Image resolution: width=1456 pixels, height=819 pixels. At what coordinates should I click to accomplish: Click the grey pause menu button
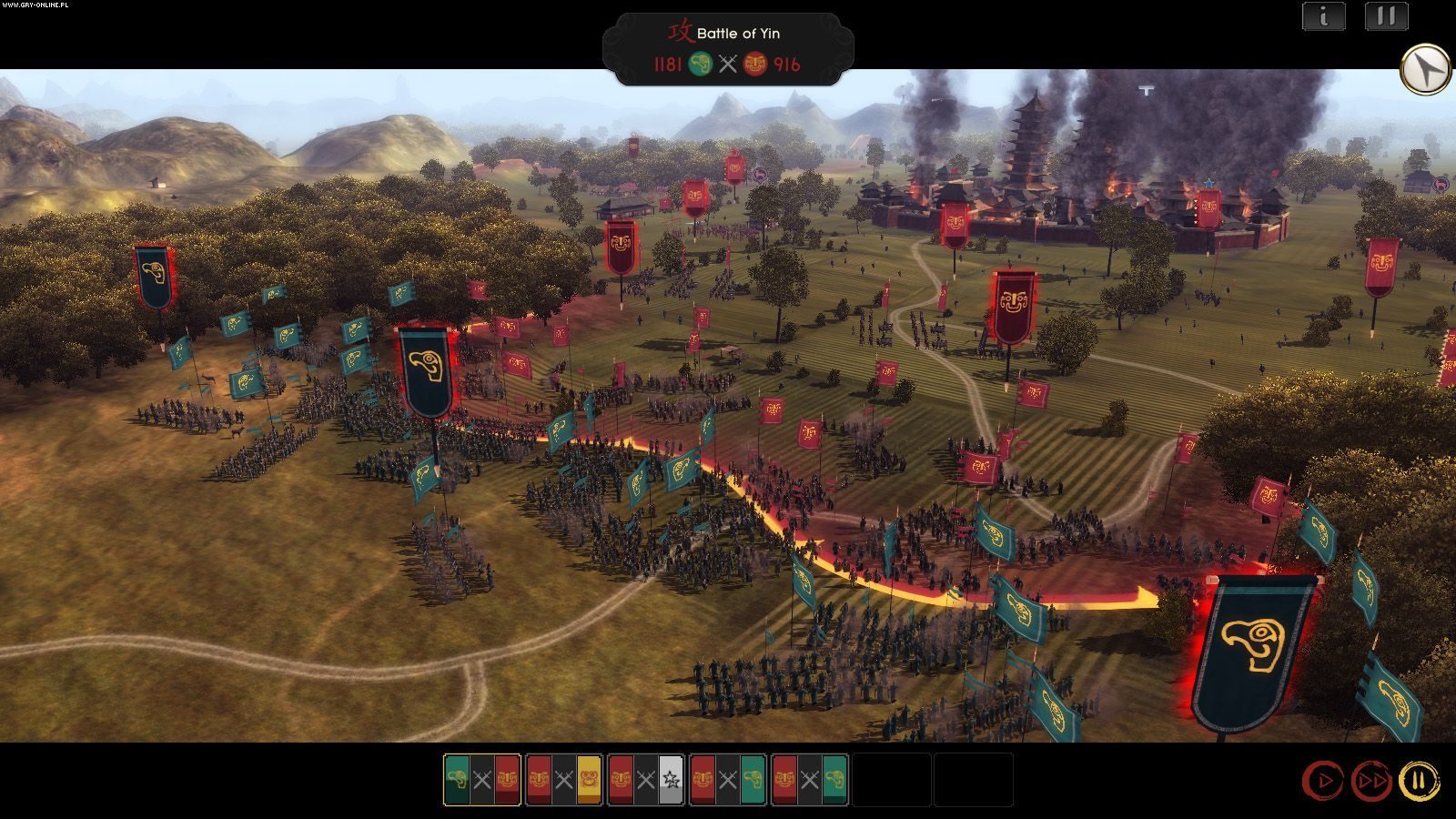[x=1386, y=16]
